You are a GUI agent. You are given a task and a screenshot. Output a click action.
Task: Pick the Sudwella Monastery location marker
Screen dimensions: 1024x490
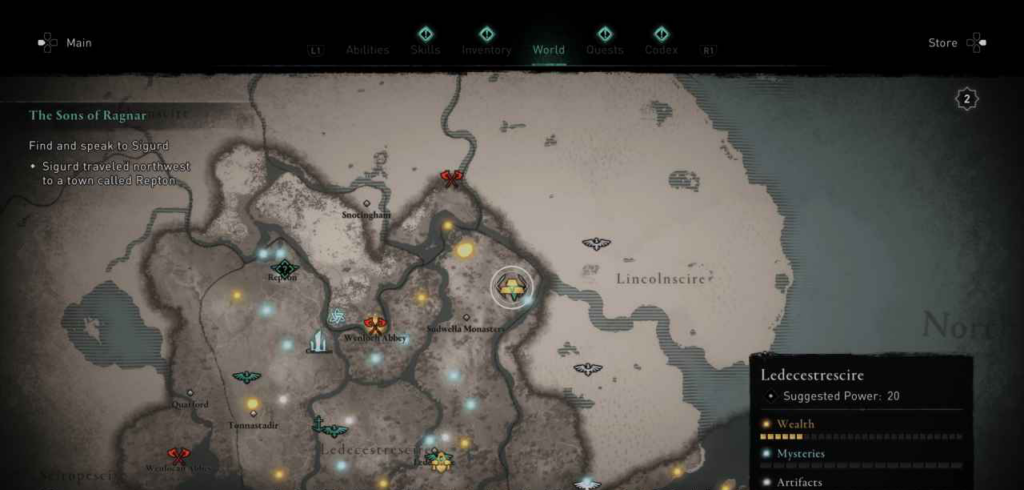[x=466, y=318]
